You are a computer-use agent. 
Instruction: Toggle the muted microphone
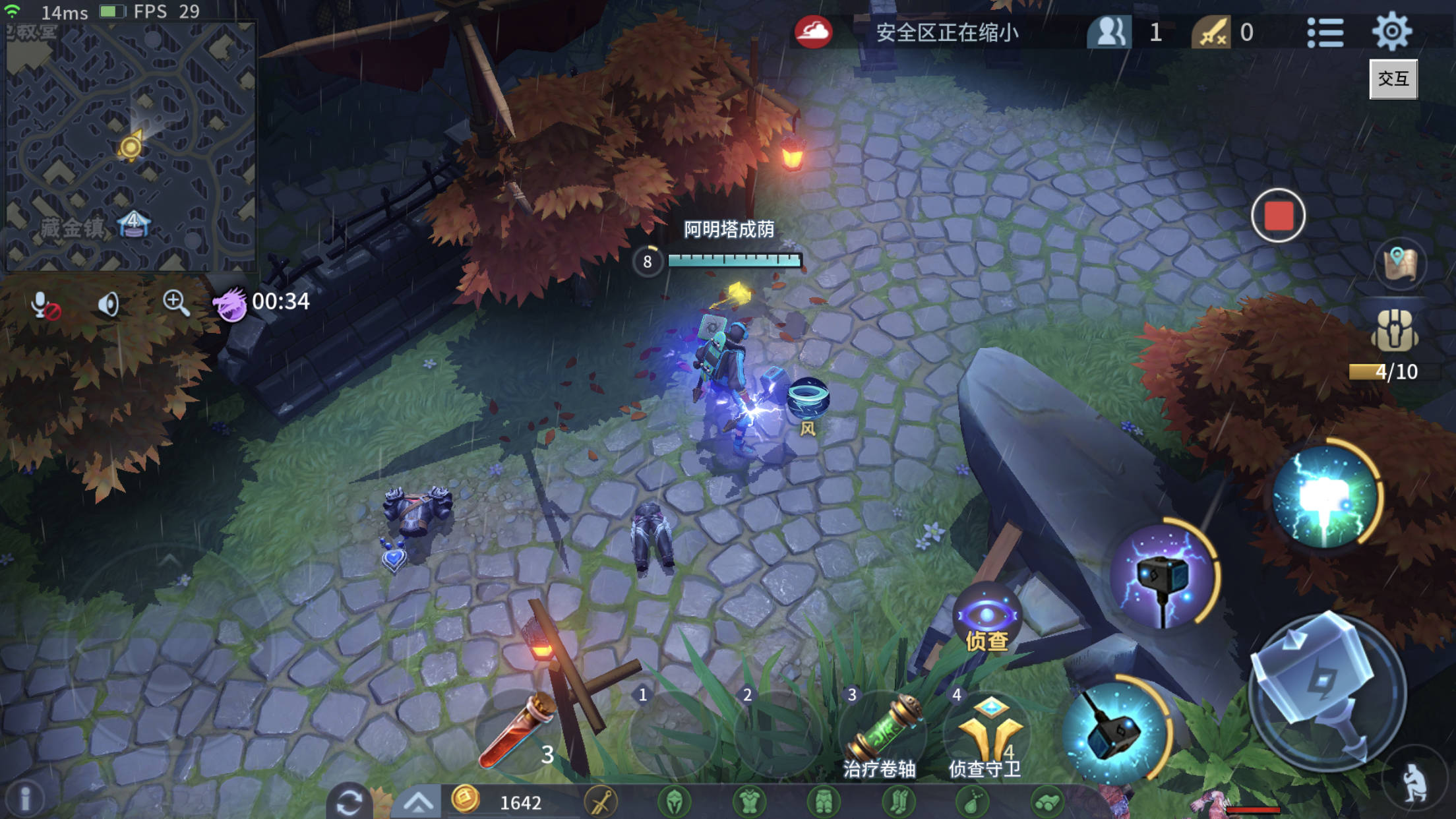tap(45, 305)
